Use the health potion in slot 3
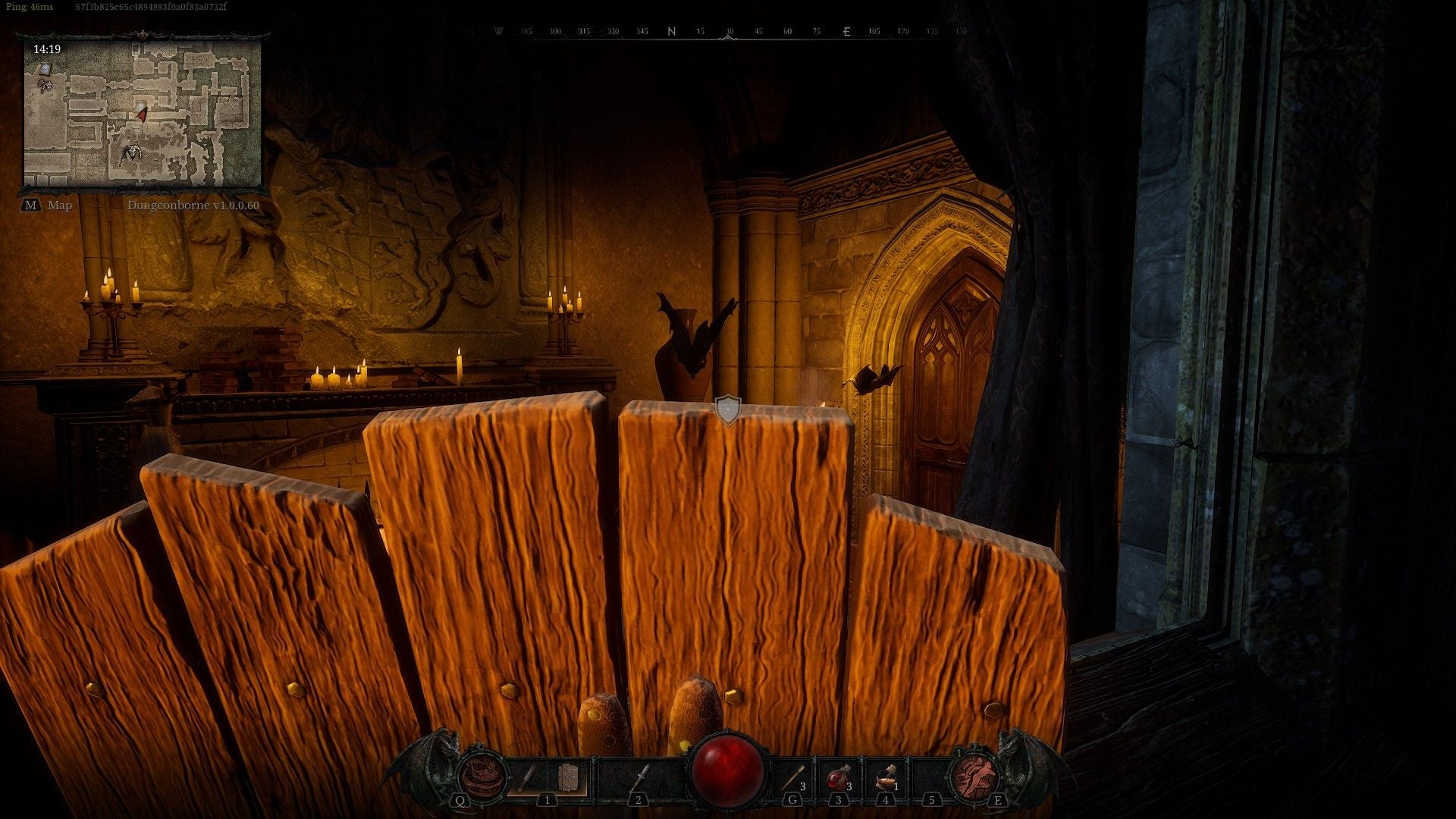 coord(837,777)
